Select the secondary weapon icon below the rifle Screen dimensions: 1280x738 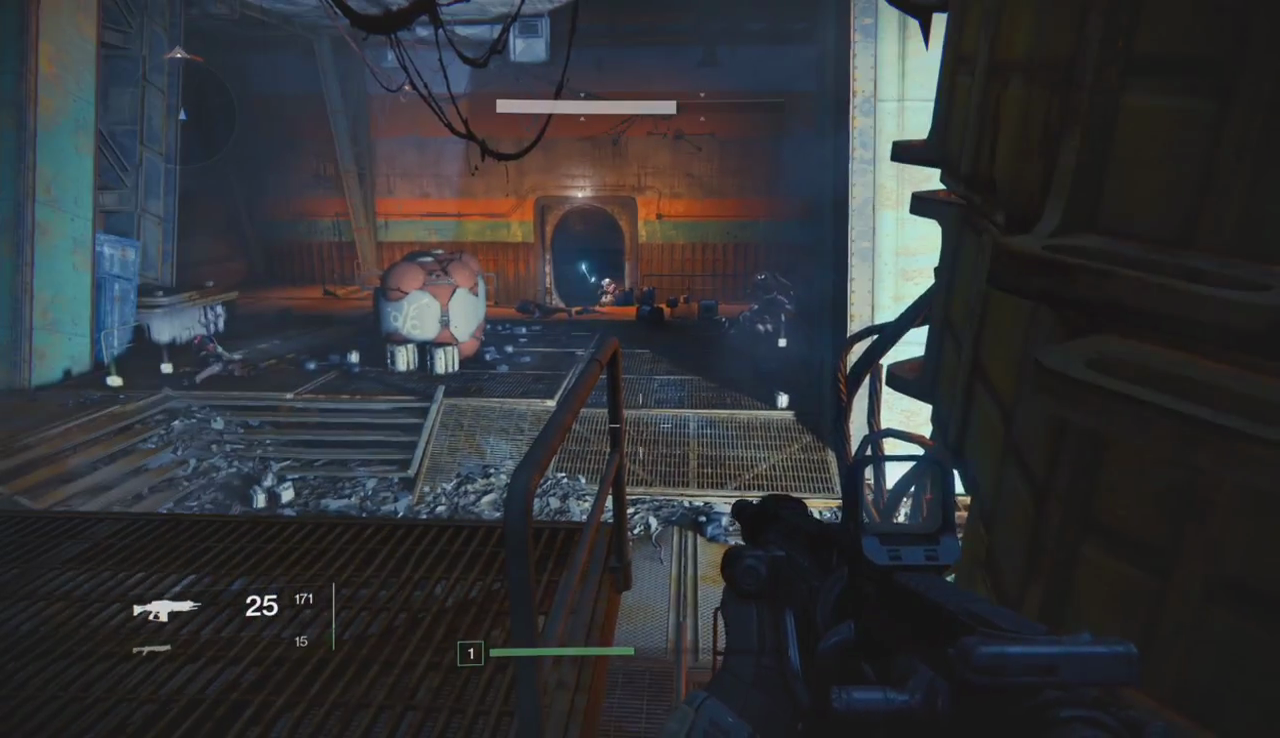[x=152, y=649]
